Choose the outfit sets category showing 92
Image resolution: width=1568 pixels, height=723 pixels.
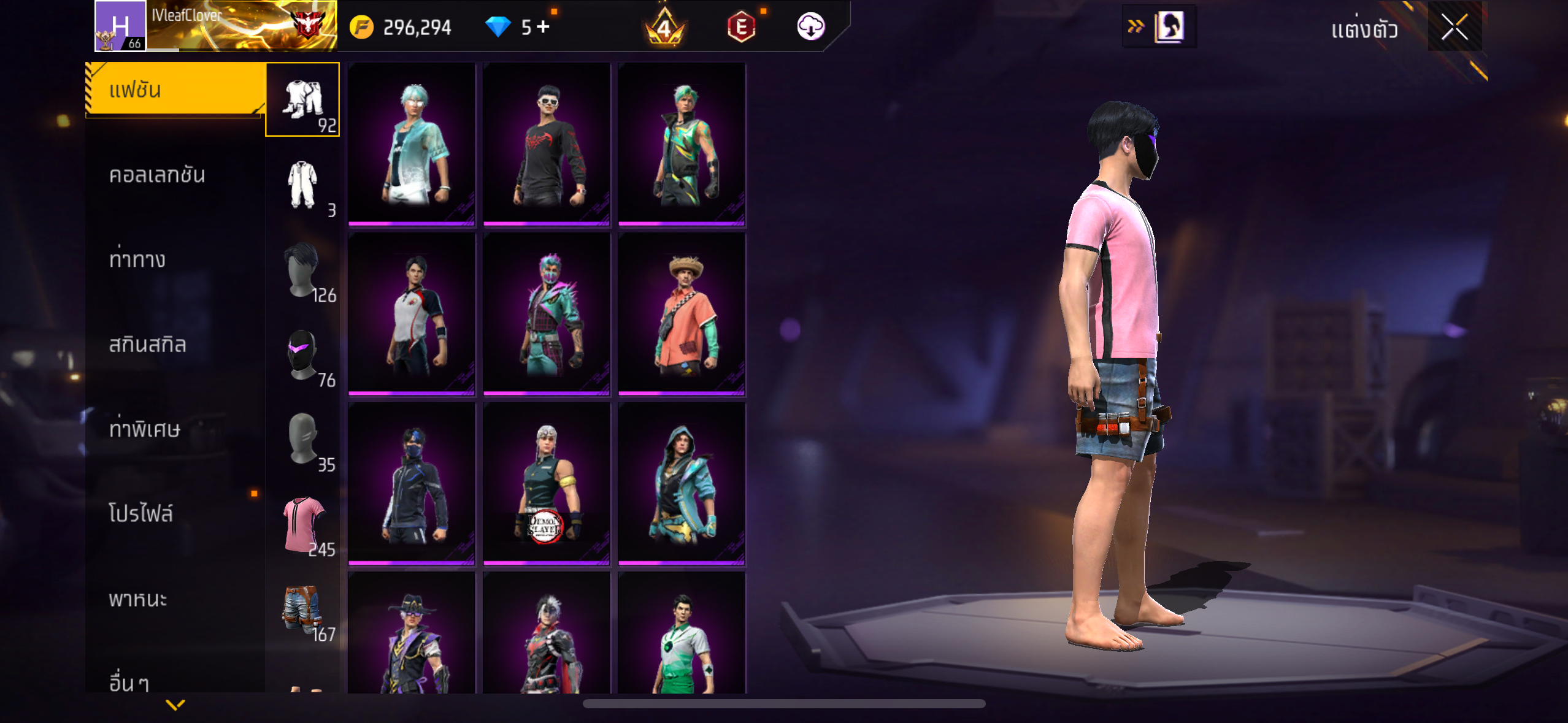(302, 99)
